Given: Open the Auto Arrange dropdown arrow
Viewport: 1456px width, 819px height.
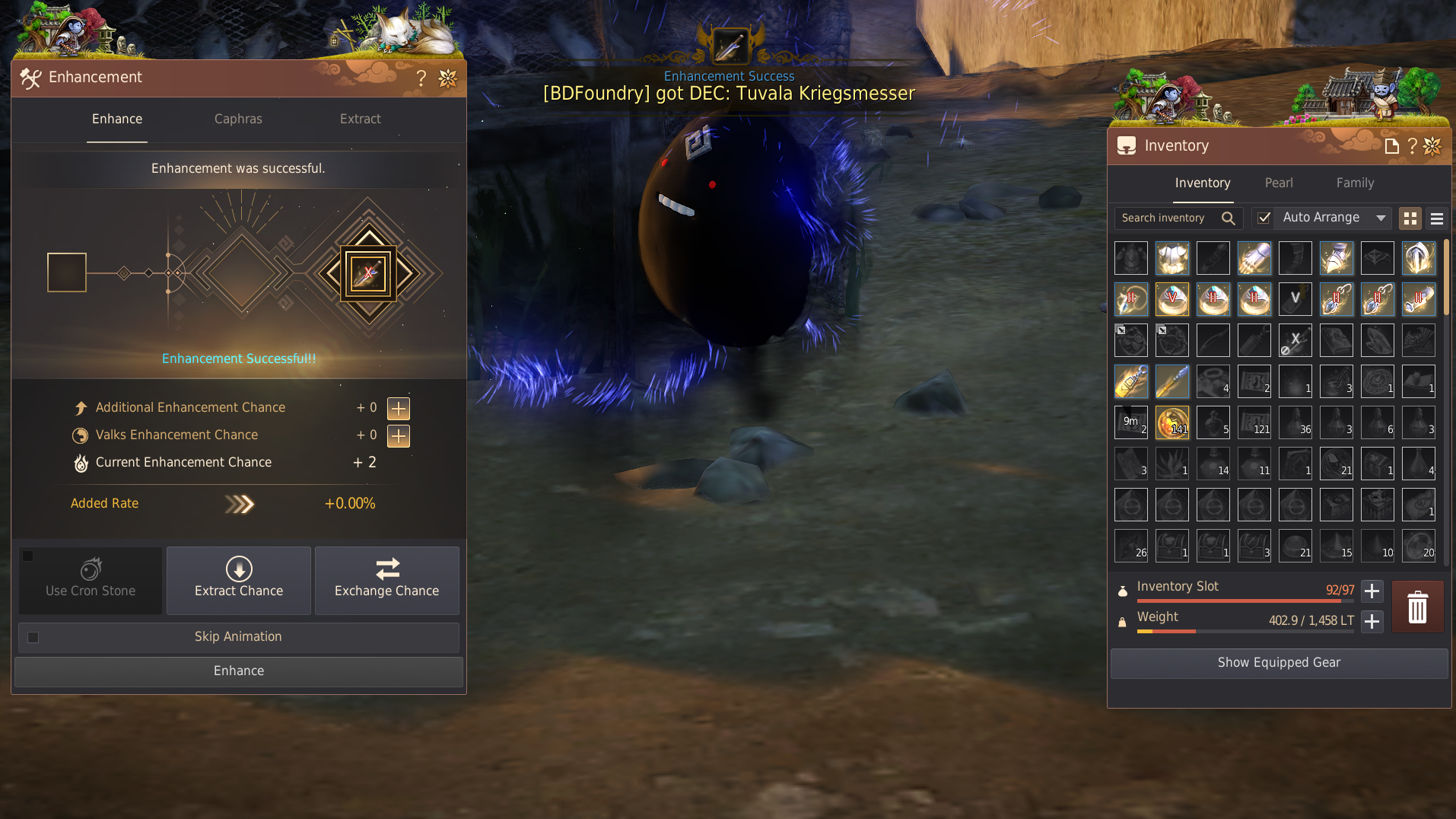Looking at the screenshot, I should tap(1381, 218).
